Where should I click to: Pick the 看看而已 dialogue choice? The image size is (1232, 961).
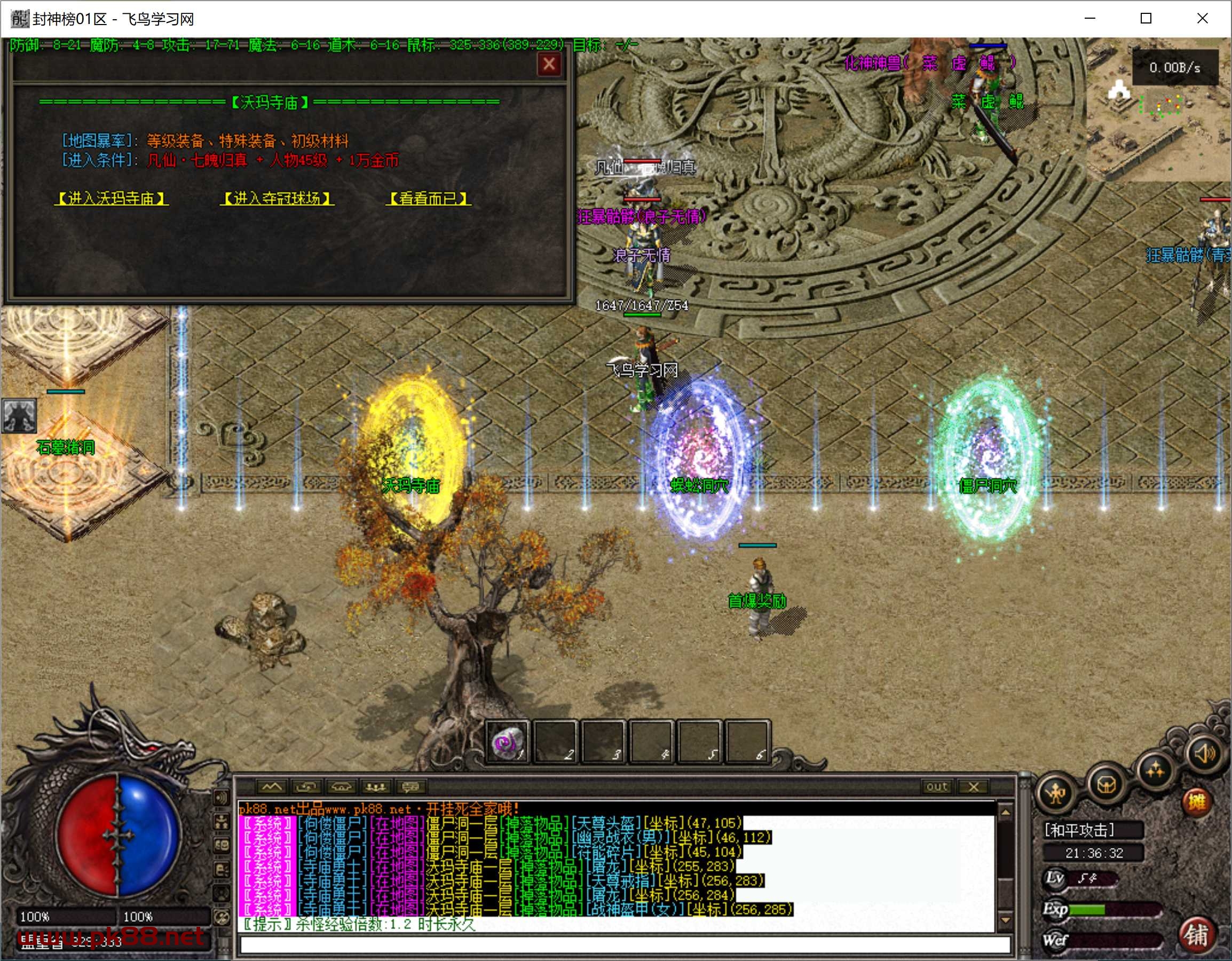(x=428, y=199)
